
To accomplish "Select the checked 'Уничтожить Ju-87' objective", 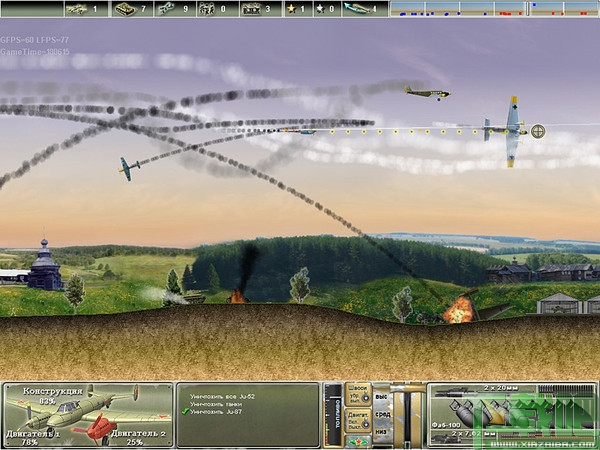I will (217, 411).
